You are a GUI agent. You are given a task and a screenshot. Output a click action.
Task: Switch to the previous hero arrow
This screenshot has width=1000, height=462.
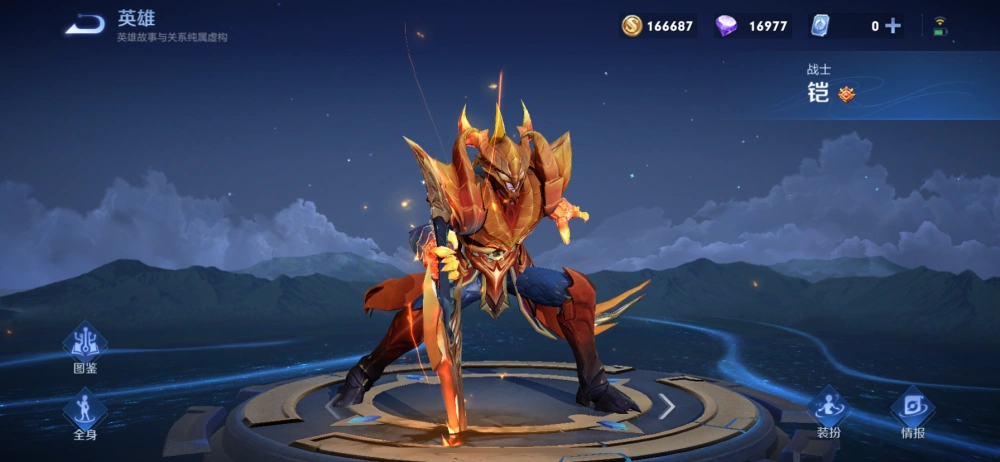(333, 406)
